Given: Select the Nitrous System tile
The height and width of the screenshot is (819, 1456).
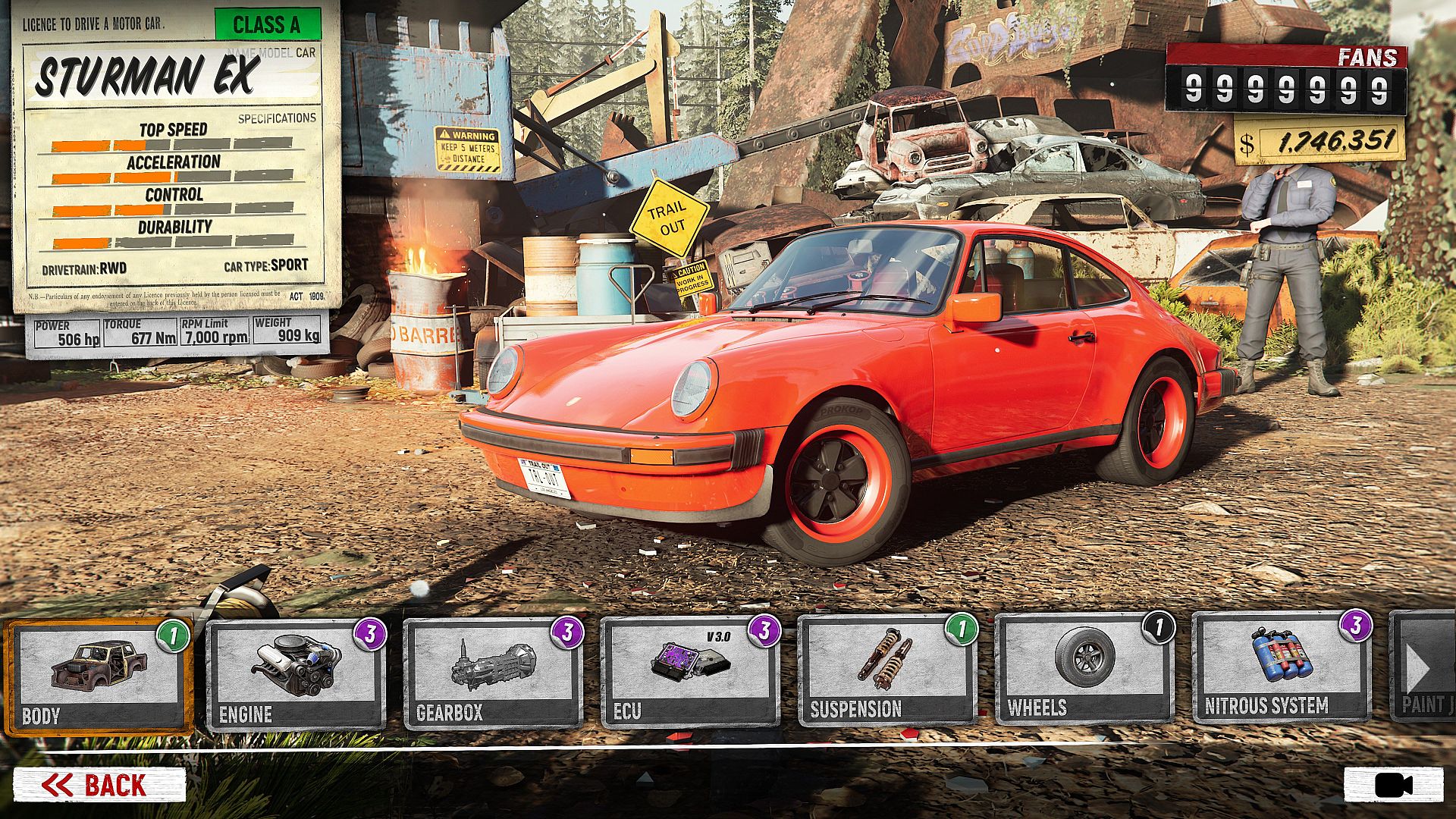Looking at the screenshot, I should (1282, 667).
